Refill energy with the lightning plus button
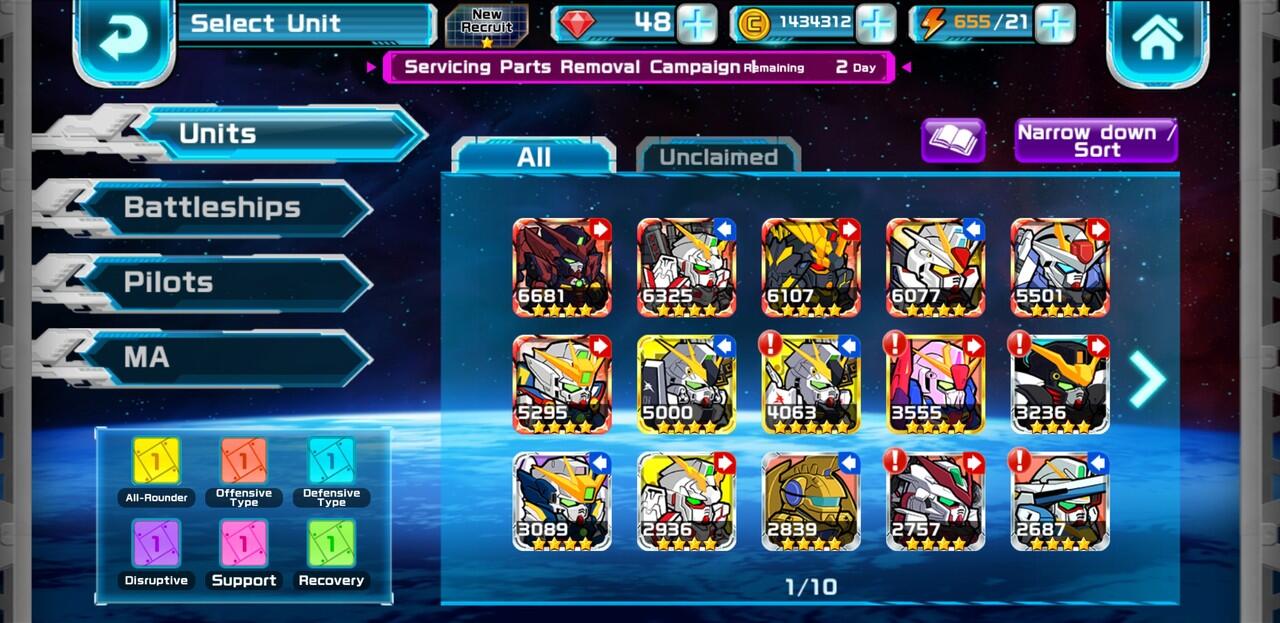The image size is (1280, 623). 1054,23
